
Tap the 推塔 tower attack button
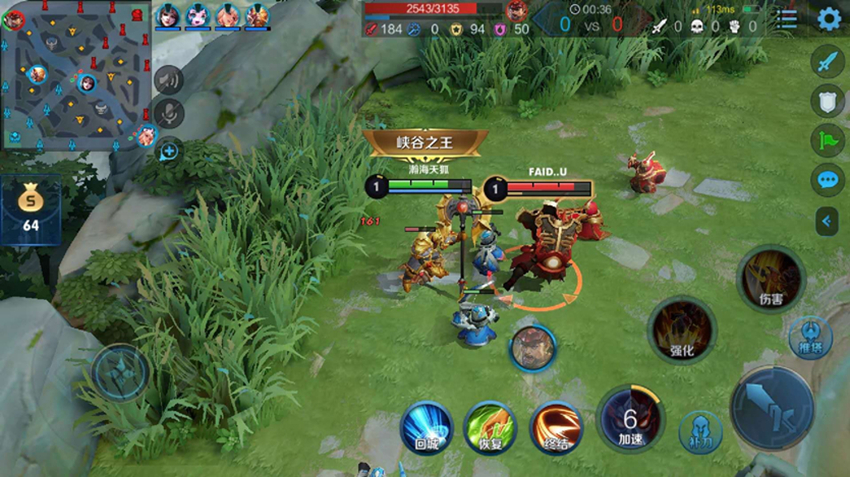[x=810, y=338]
